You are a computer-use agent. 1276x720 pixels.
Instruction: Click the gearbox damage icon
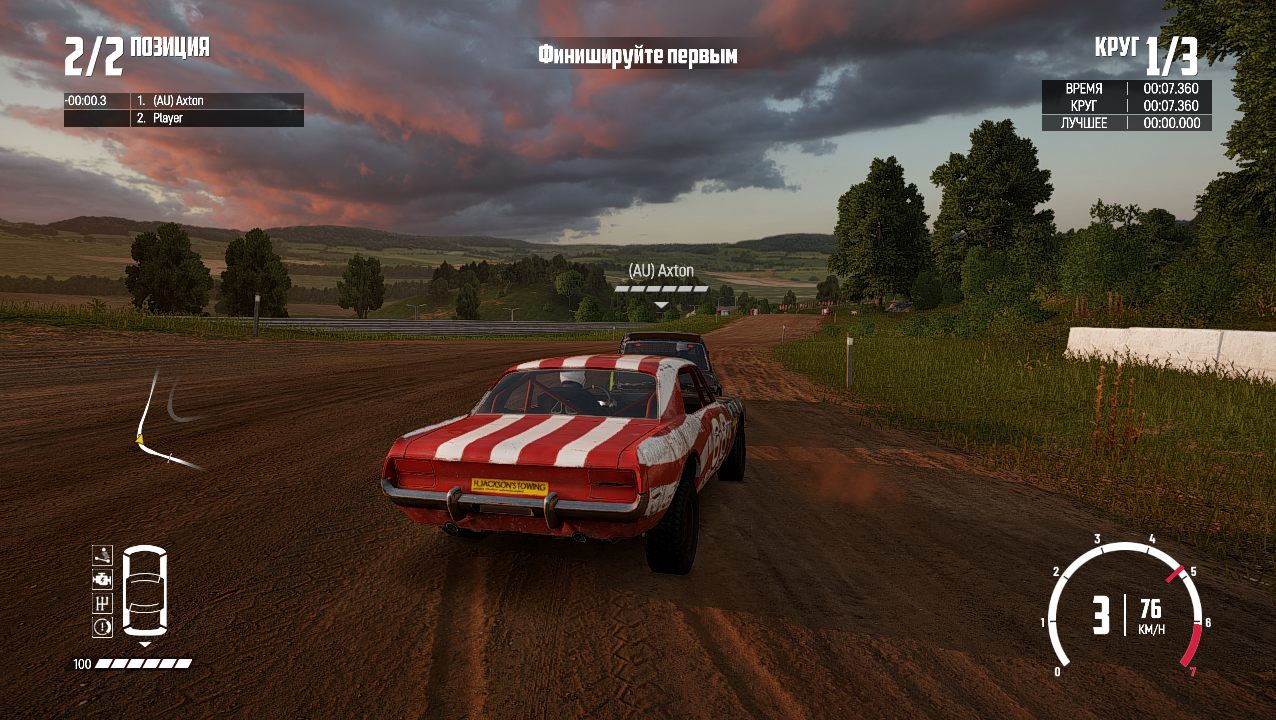(x=102, y=603)
